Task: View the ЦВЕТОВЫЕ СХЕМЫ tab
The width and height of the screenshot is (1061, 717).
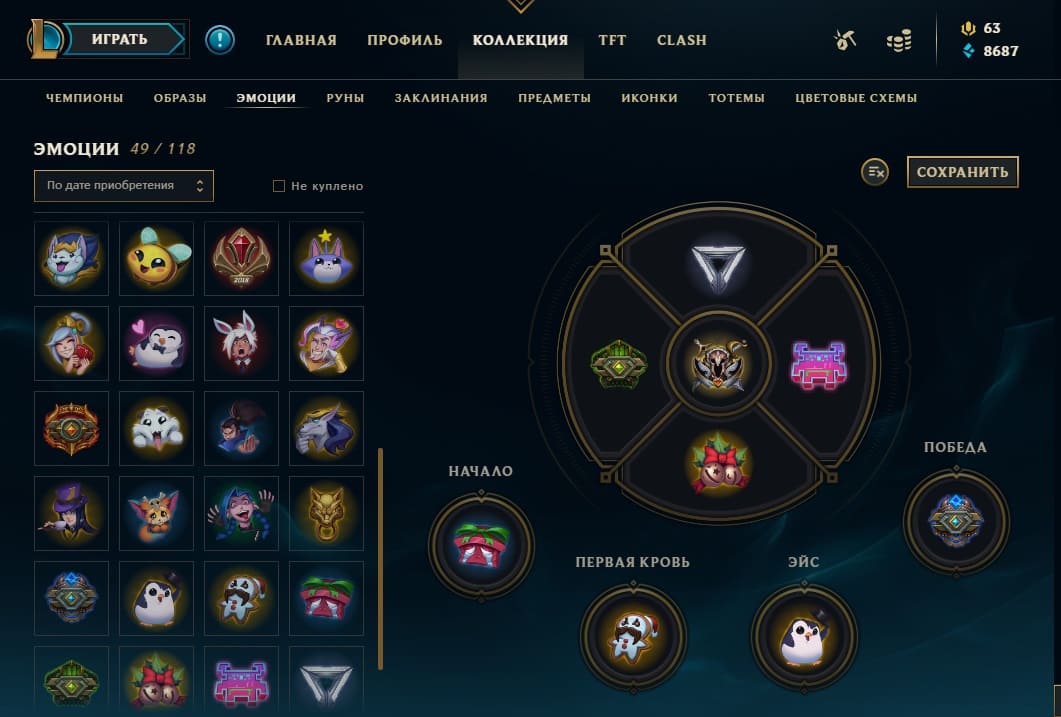Action: pos(856,98)
